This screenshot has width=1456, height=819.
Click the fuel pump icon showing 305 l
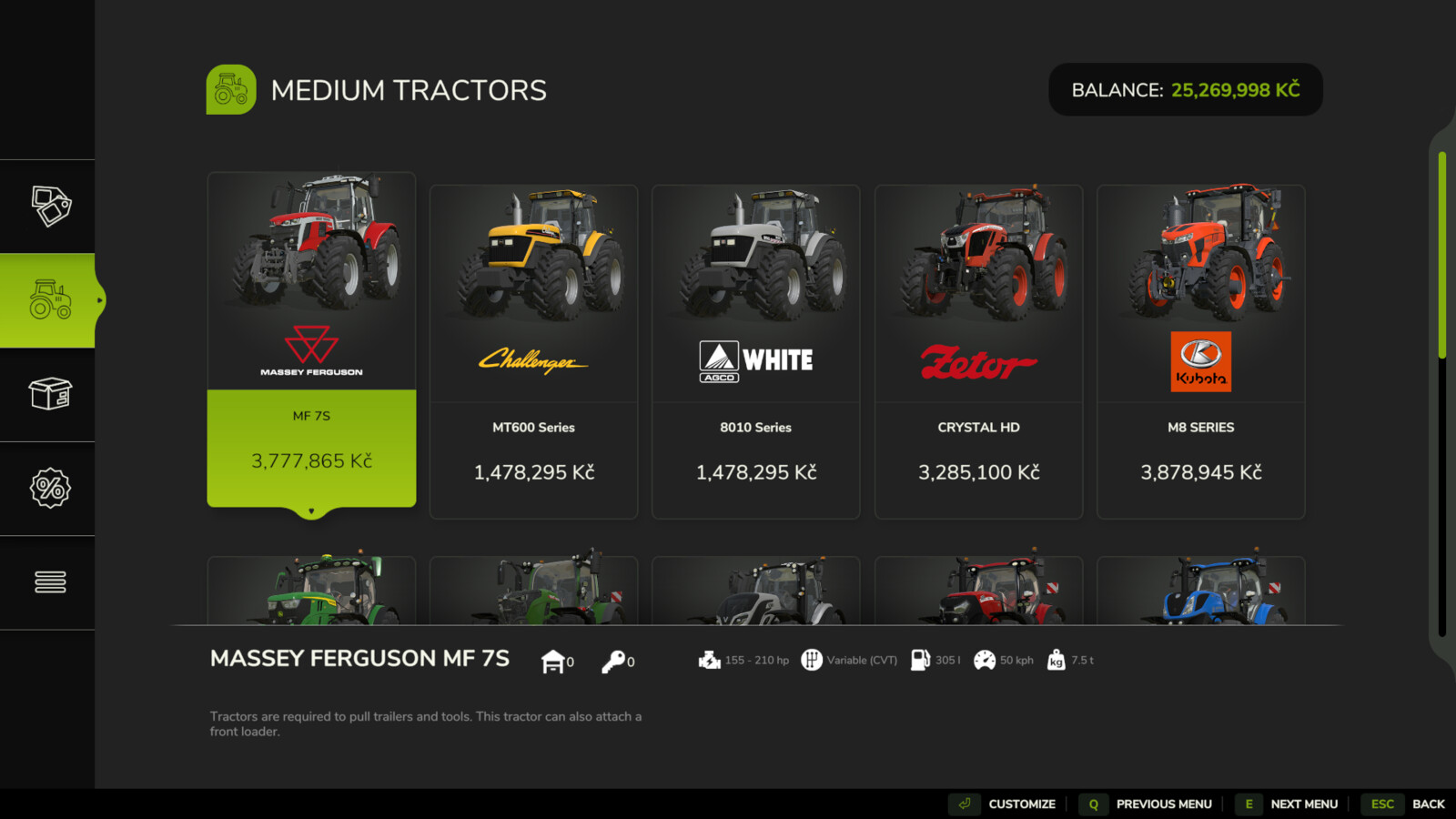pos(919,660)
